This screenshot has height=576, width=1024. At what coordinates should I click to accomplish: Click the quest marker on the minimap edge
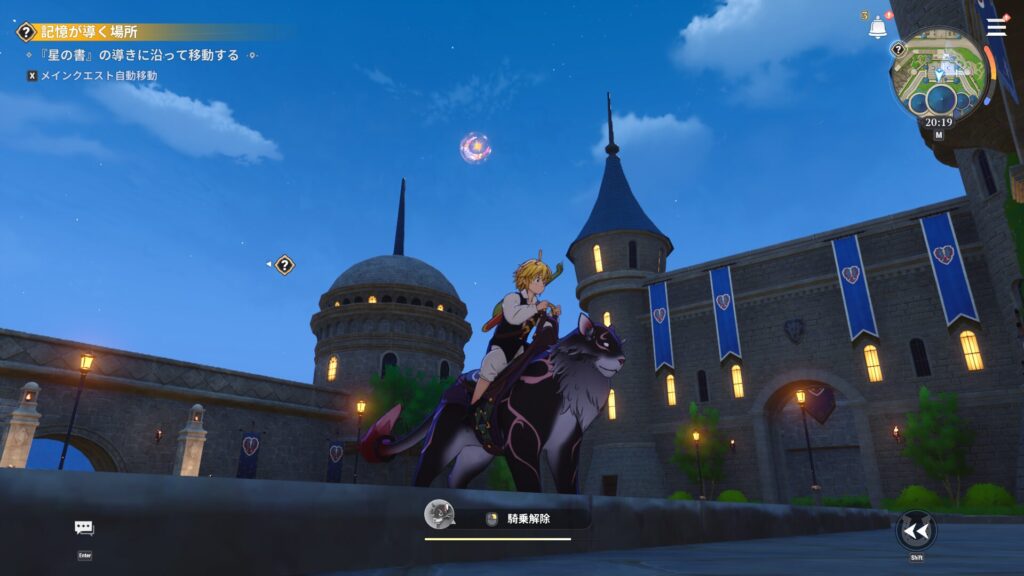pos(898,49)
